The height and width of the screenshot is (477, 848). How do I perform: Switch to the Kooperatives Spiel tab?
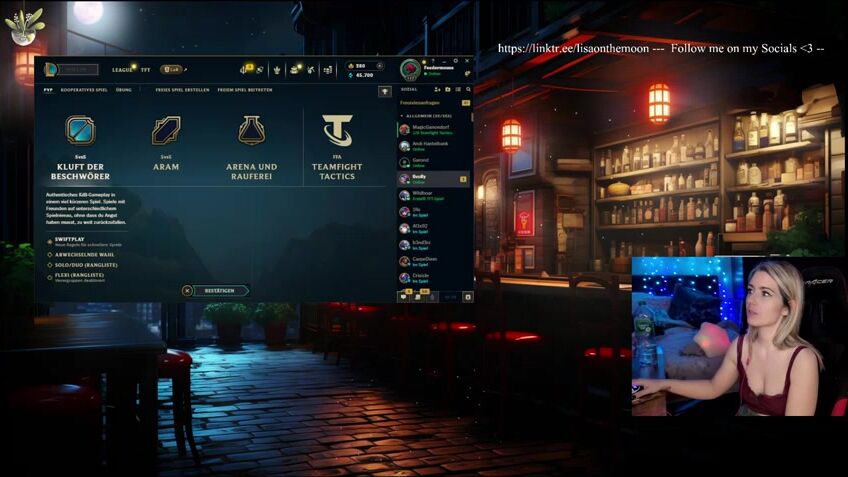(84, 90)
